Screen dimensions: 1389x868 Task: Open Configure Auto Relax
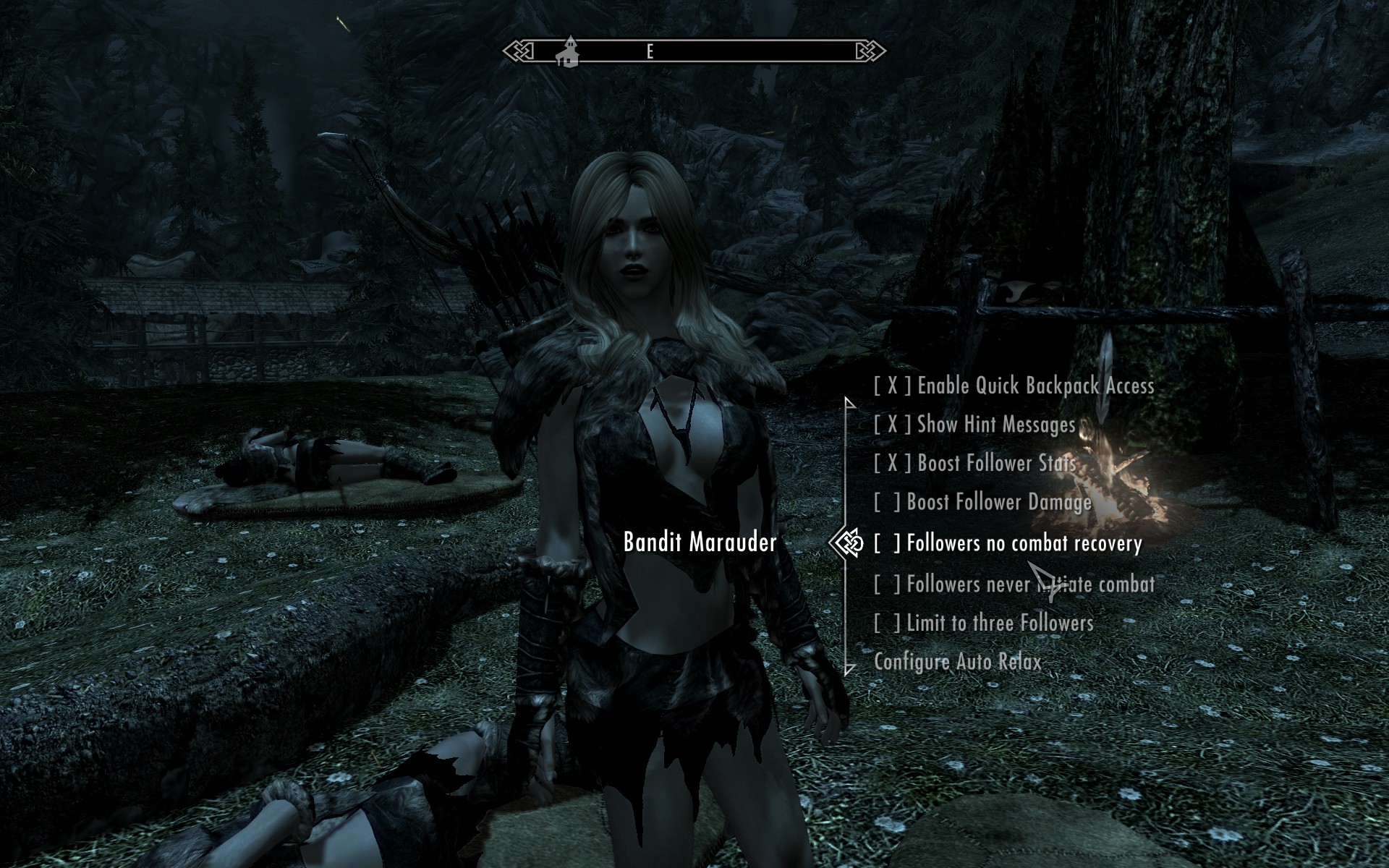[957, 662]
